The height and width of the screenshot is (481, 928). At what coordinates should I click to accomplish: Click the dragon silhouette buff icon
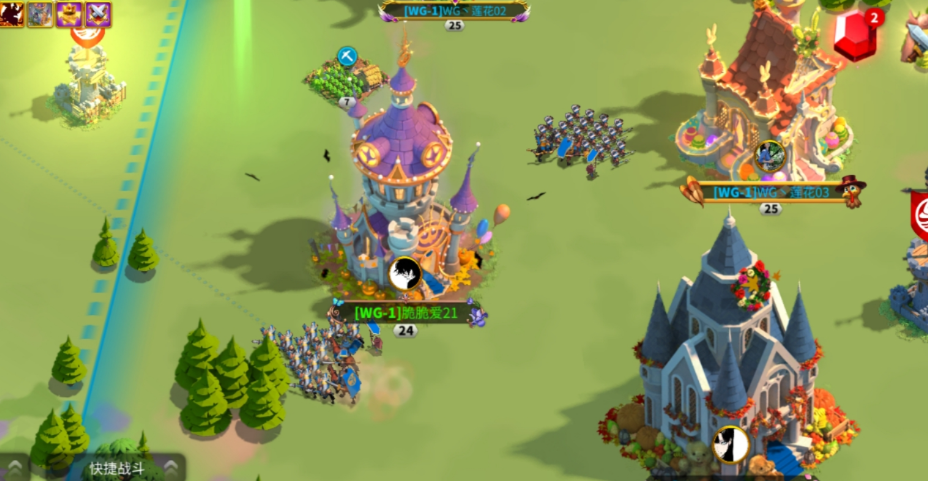tap(11, 13)
